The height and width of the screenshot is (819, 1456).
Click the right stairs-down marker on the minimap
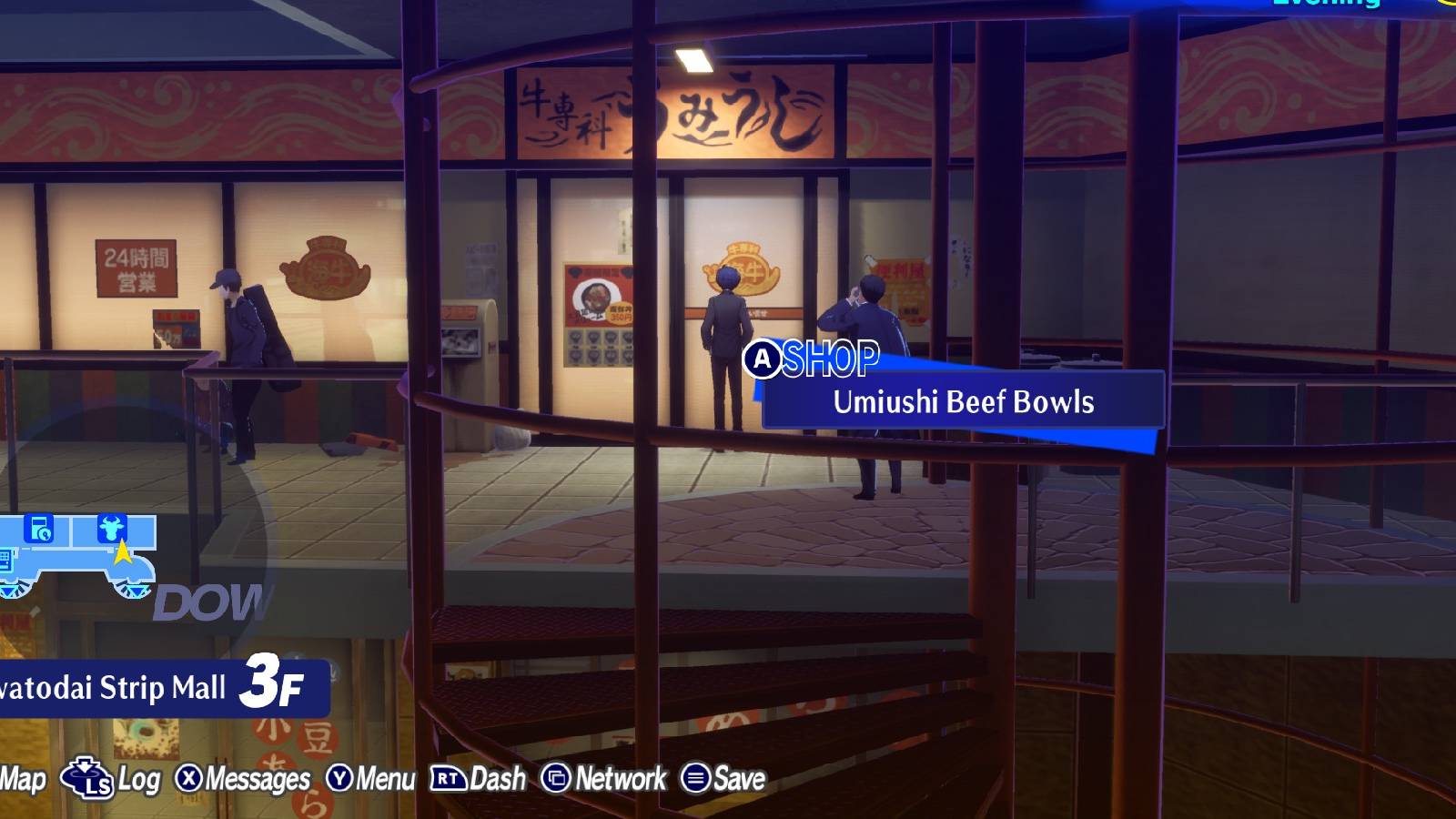coord(135,590)
